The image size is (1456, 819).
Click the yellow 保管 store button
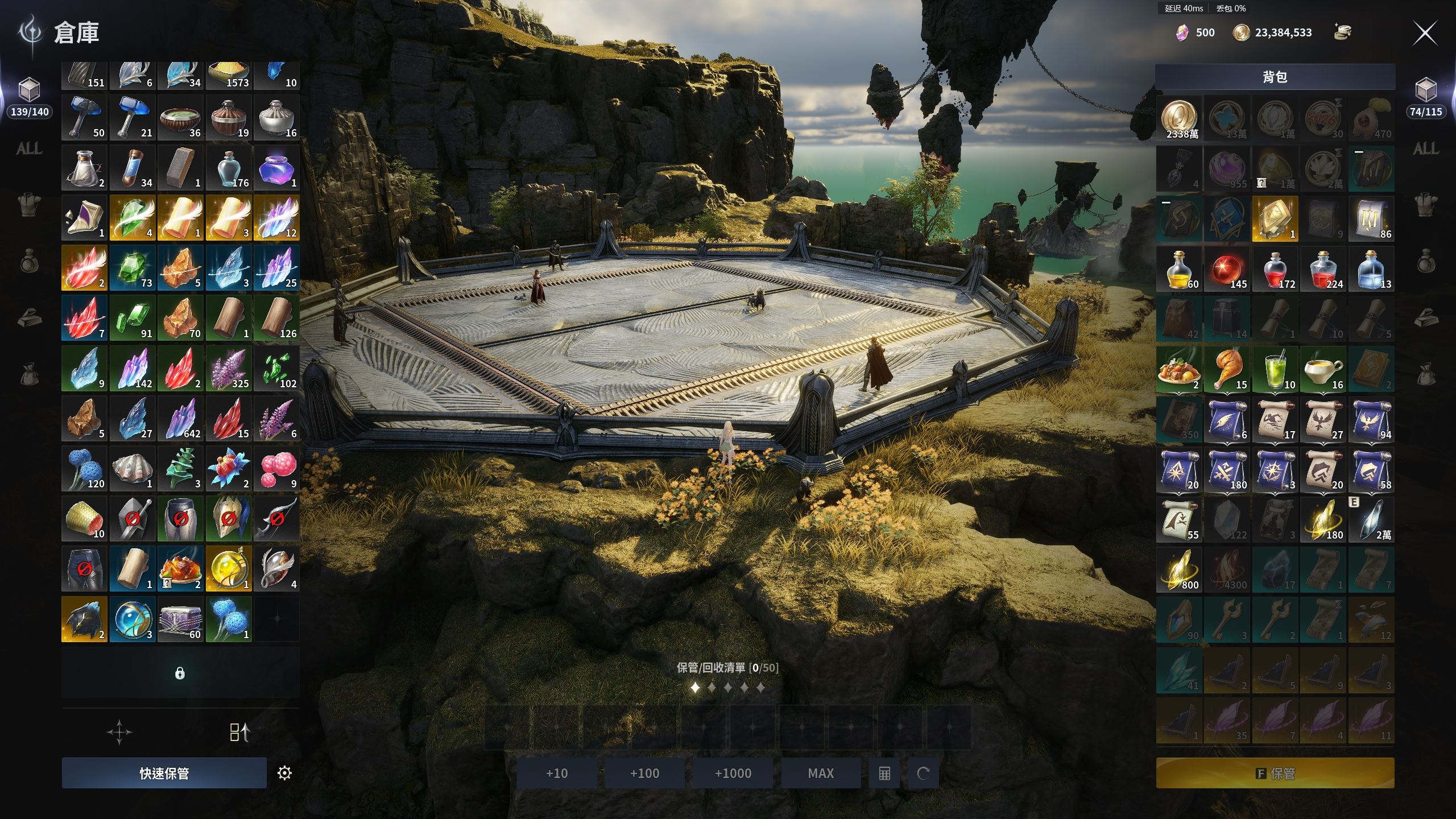(x=1275, y=773)
